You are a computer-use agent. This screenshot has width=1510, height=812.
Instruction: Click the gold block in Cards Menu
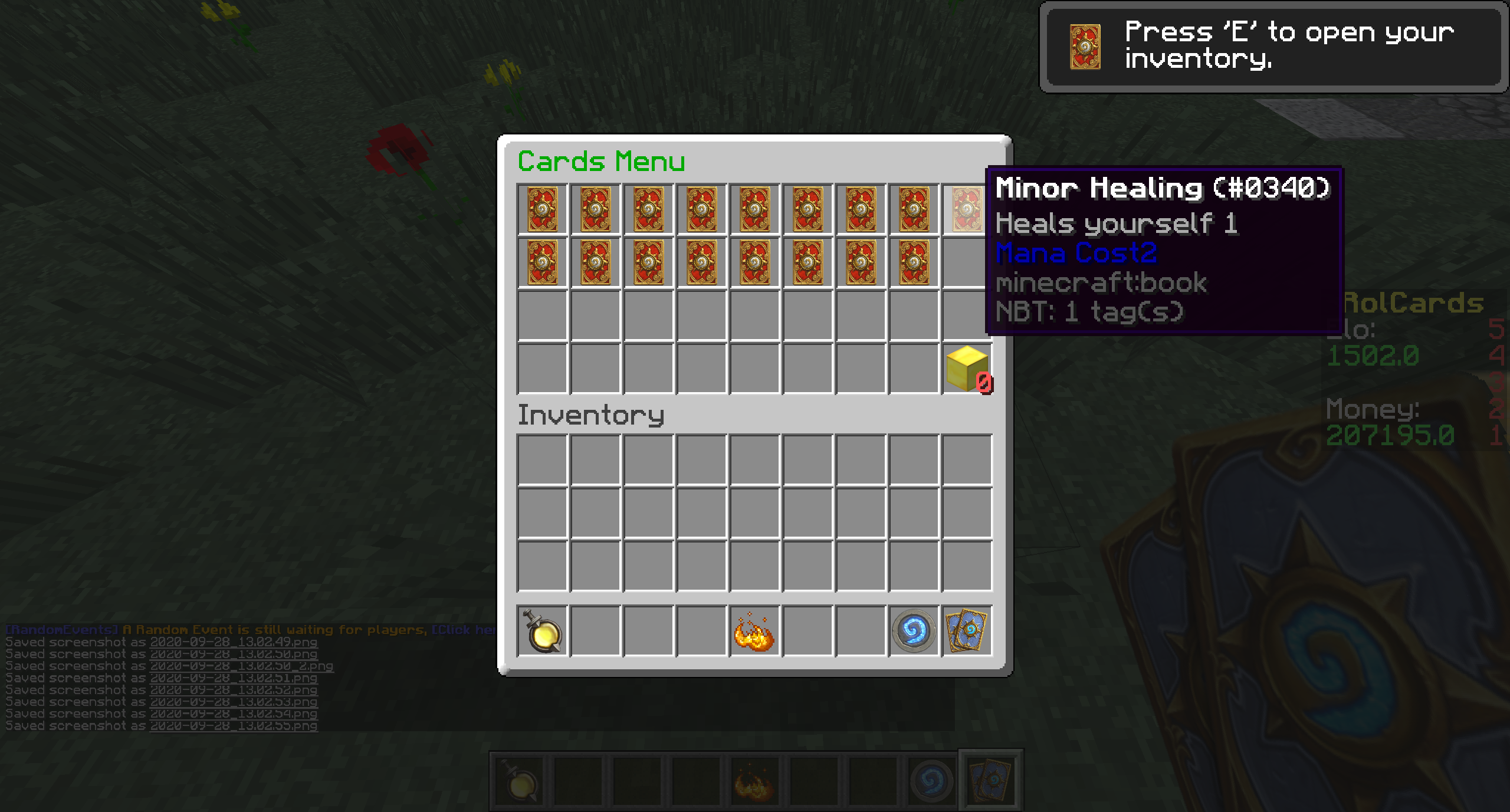[967, 369]
